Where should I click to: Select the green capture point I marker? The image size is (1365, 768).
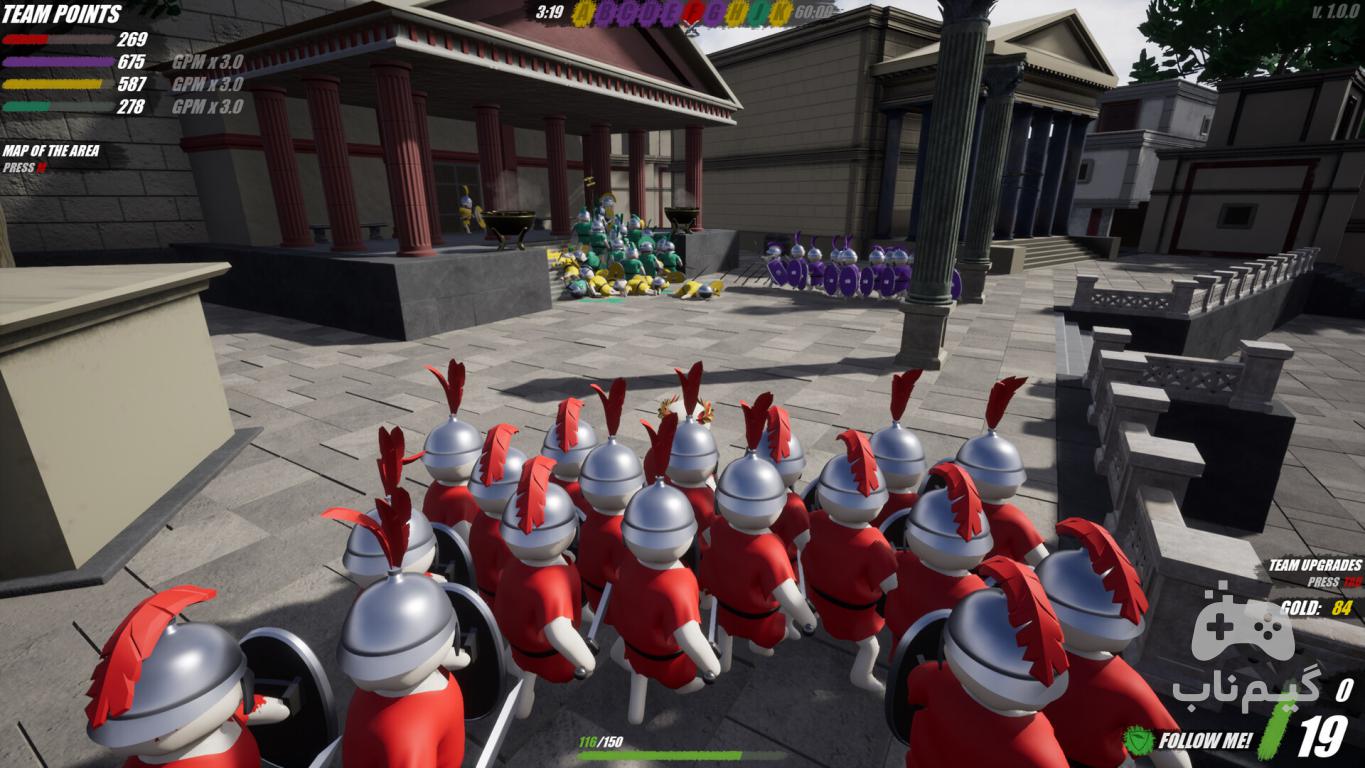pos(759,13)
